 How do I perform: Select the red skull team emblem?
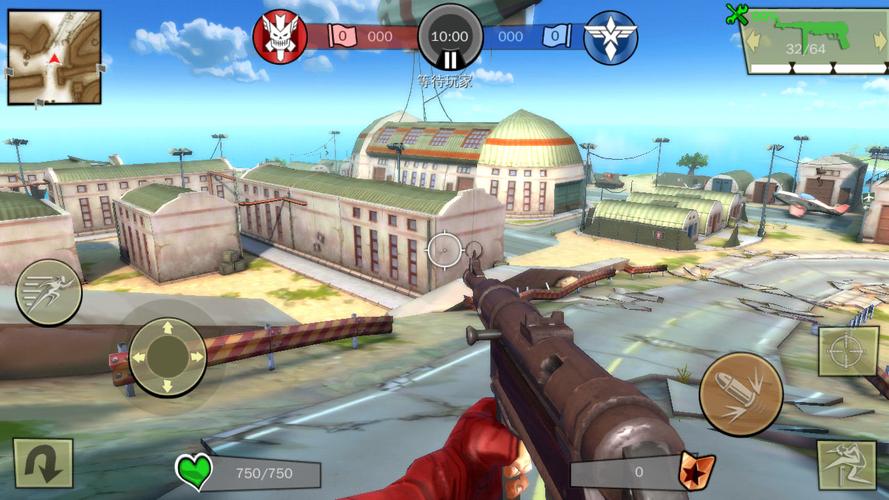279,37
